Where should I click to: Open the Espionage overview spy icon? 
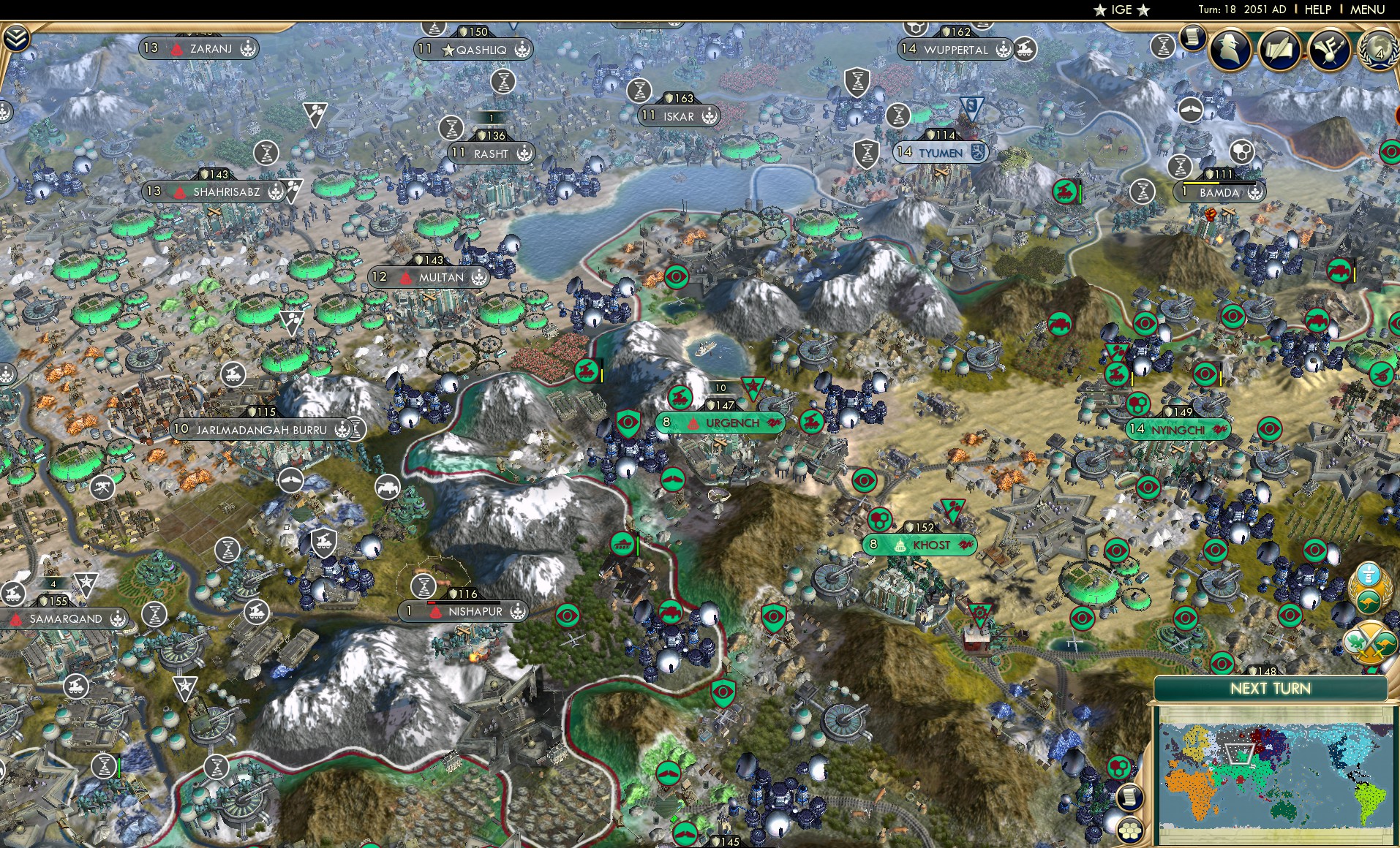click(1231, 50)
